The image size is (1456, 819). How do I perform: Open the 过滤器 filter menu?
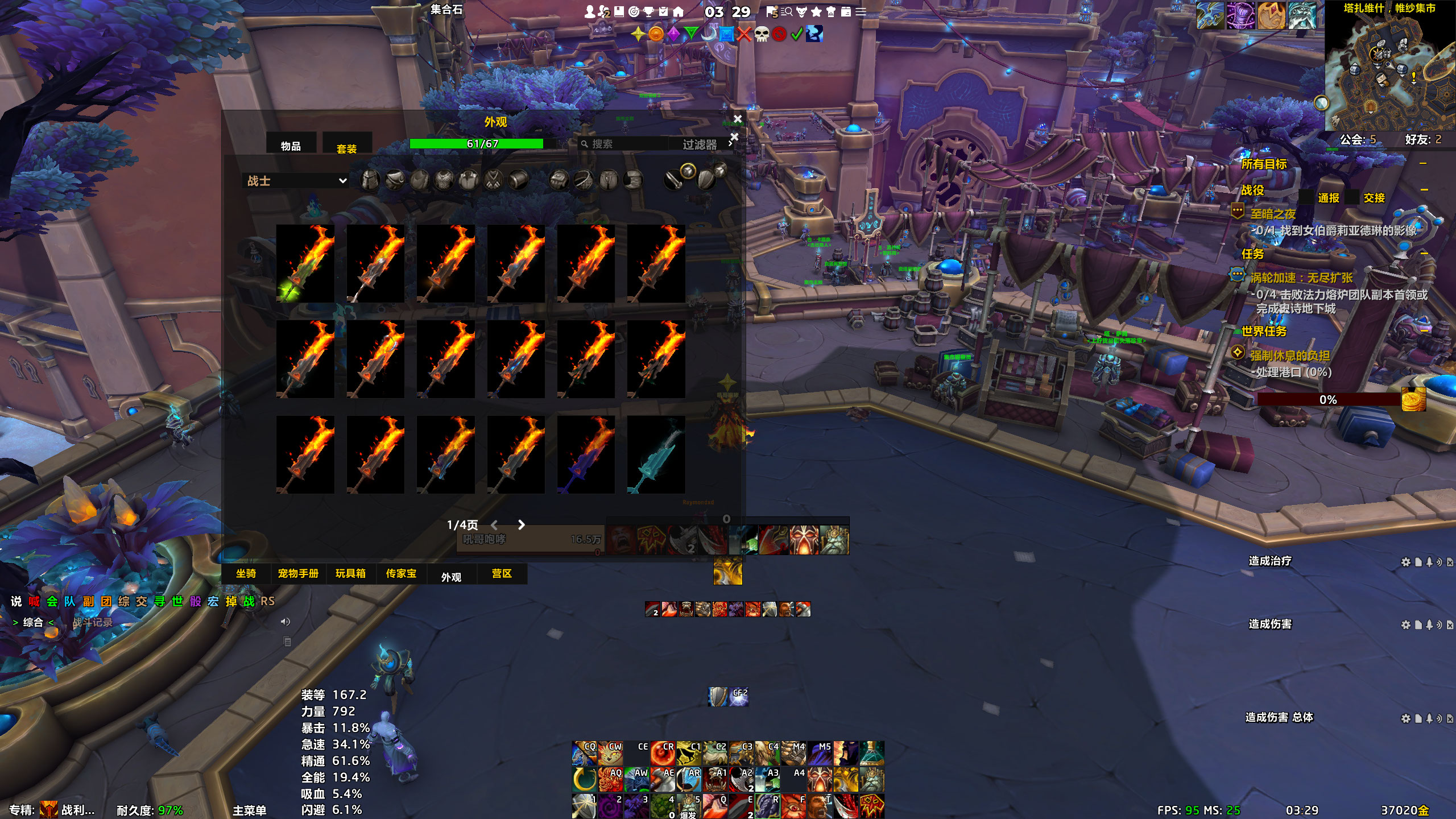pos(701,144)
